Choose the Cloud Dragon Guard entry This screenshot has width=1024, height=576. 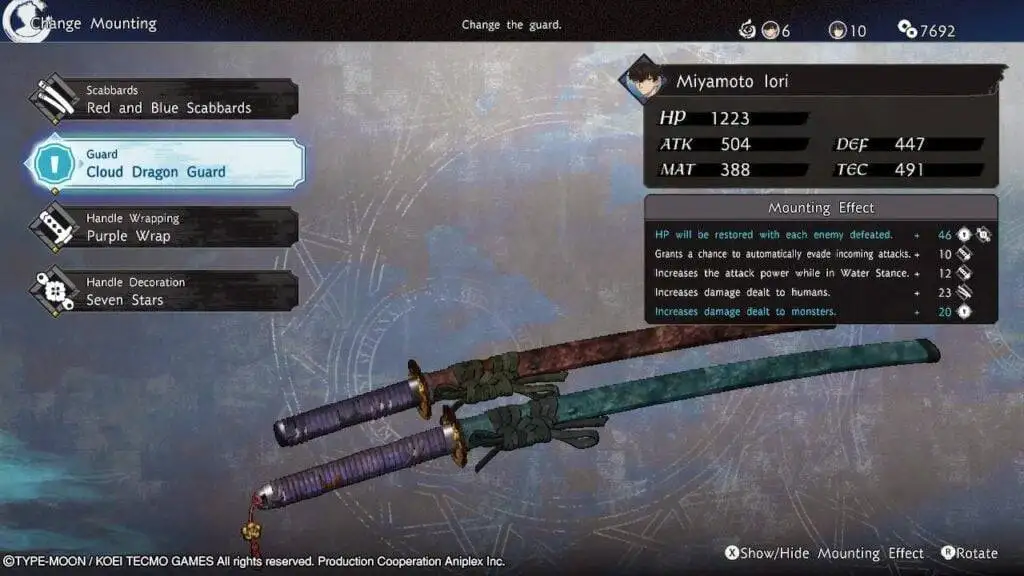(167, 164)
